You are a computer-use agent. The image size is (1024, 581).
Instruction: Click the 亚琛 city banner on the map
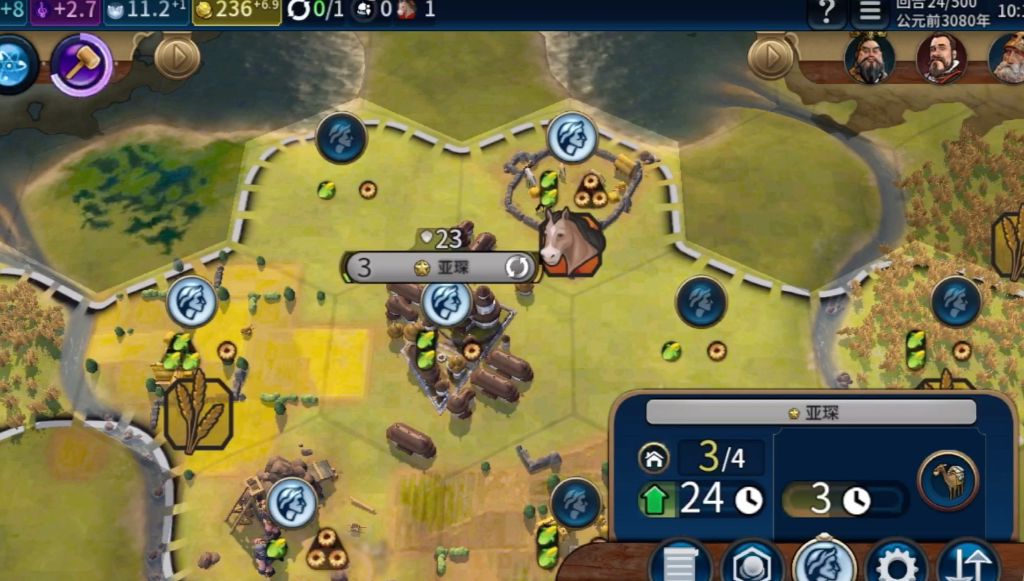click(x=440, y=267)
